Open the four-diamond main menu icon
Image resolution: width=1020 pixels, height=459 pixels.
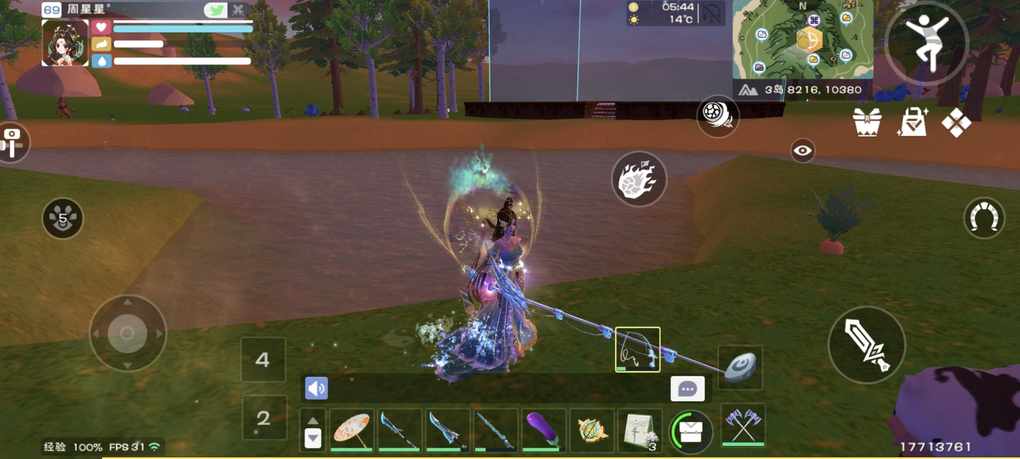[x=957, y=122]
